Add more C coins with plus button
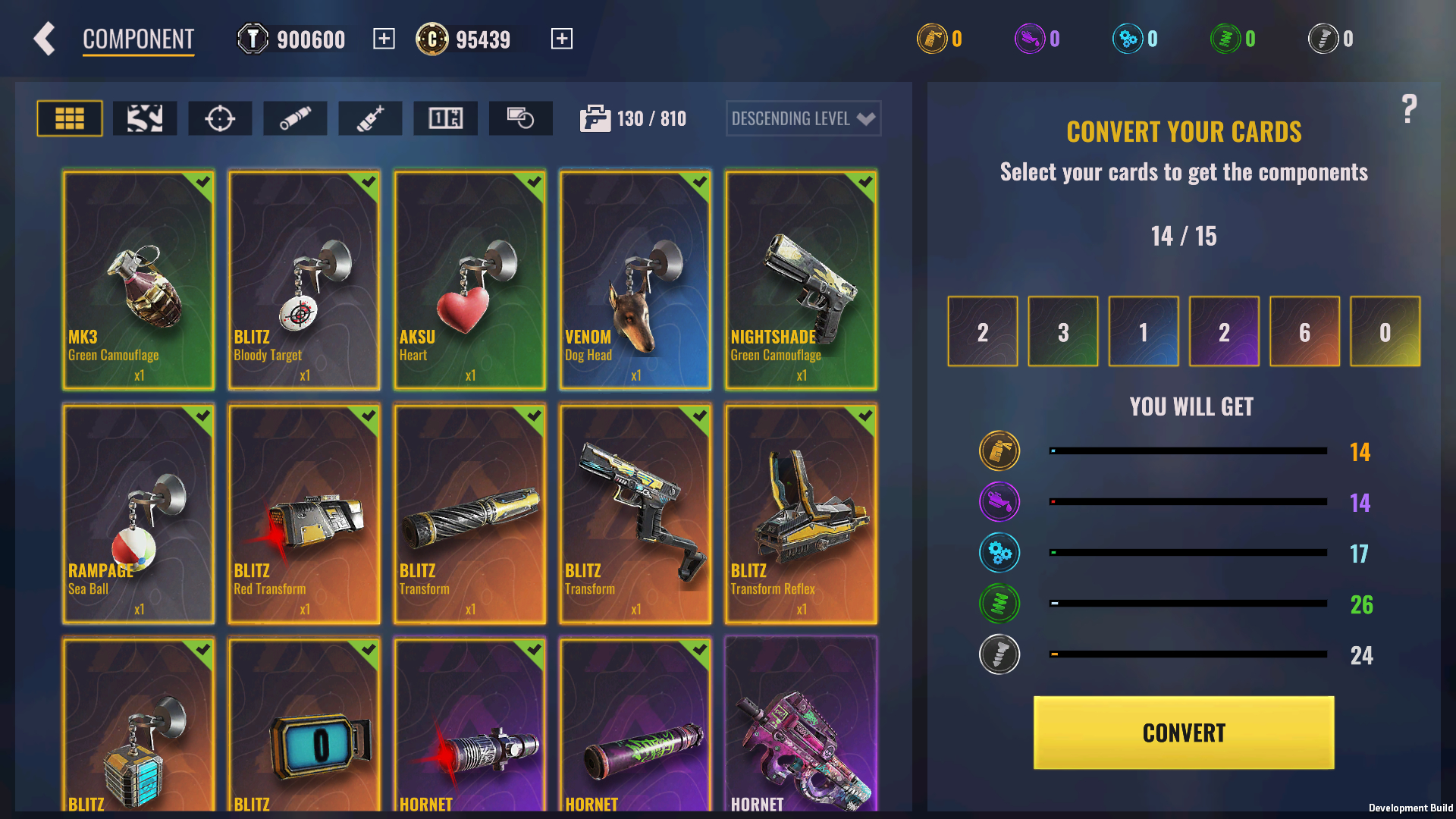The width and height of the screenshot is (1456, 819). point(561,39)
